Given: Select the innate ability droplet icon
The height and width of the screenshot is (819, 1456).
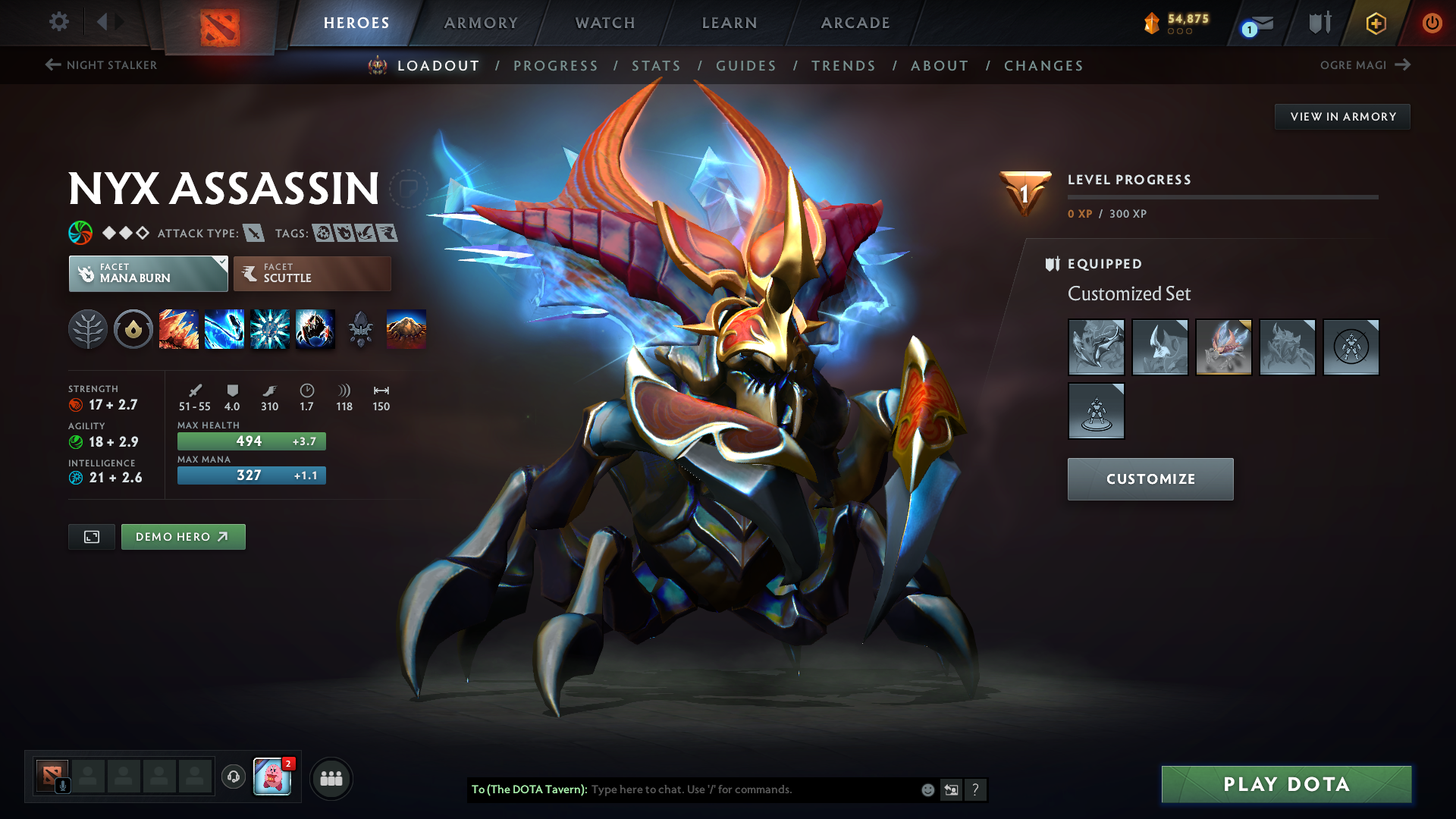Looking at the screenshot, I should (133, 329).
